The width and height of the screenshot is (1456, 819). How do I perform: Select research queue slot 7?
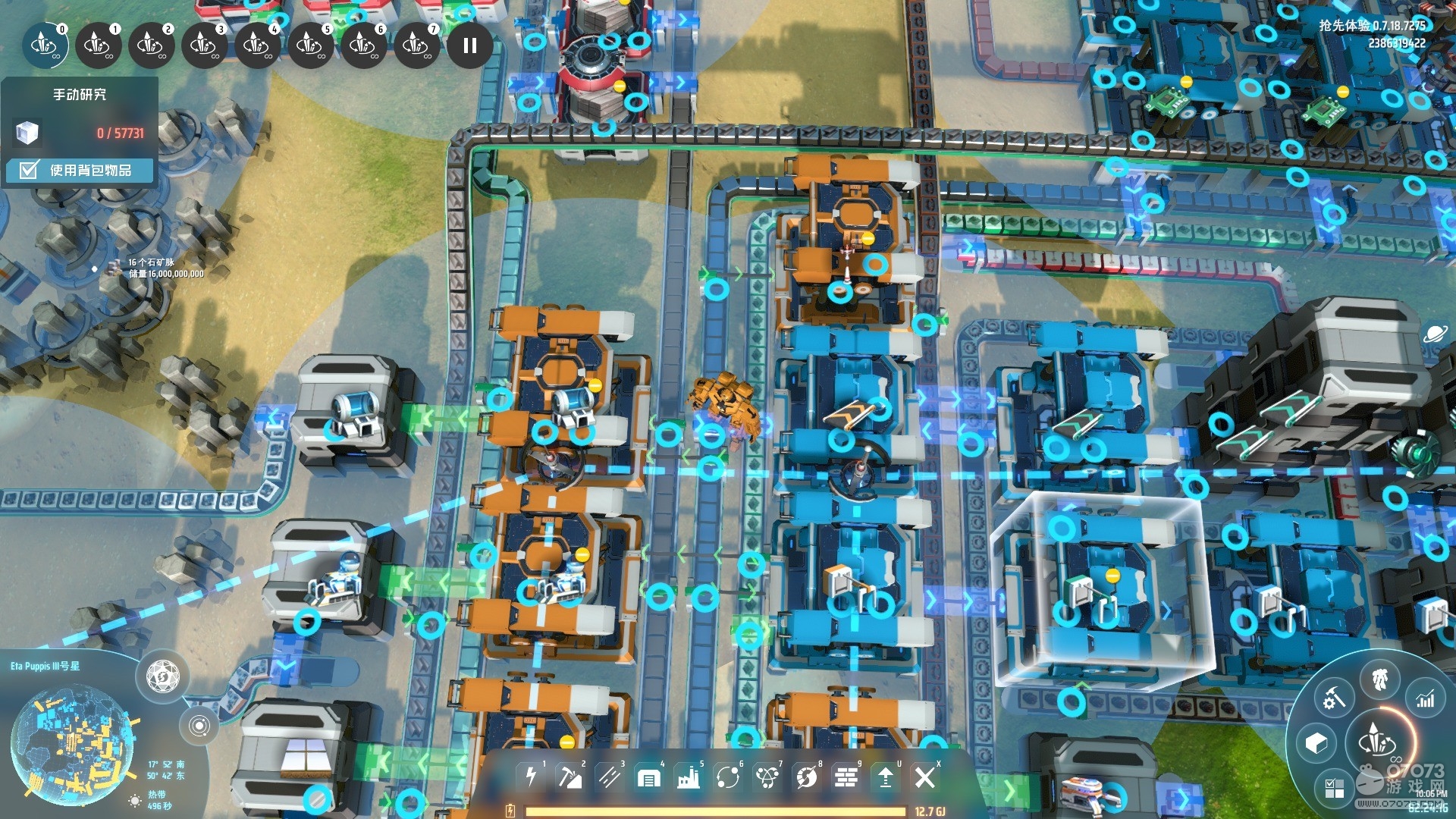416,46
